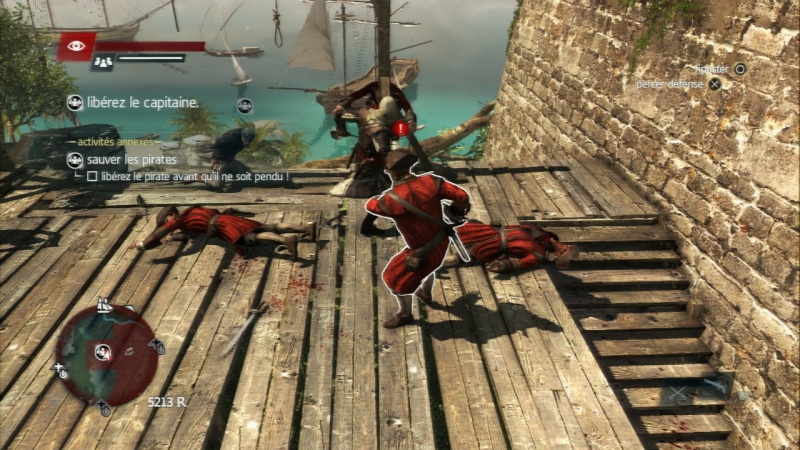Tick the optional pirate-rescue objective checkbox

[x=92, y=177]
